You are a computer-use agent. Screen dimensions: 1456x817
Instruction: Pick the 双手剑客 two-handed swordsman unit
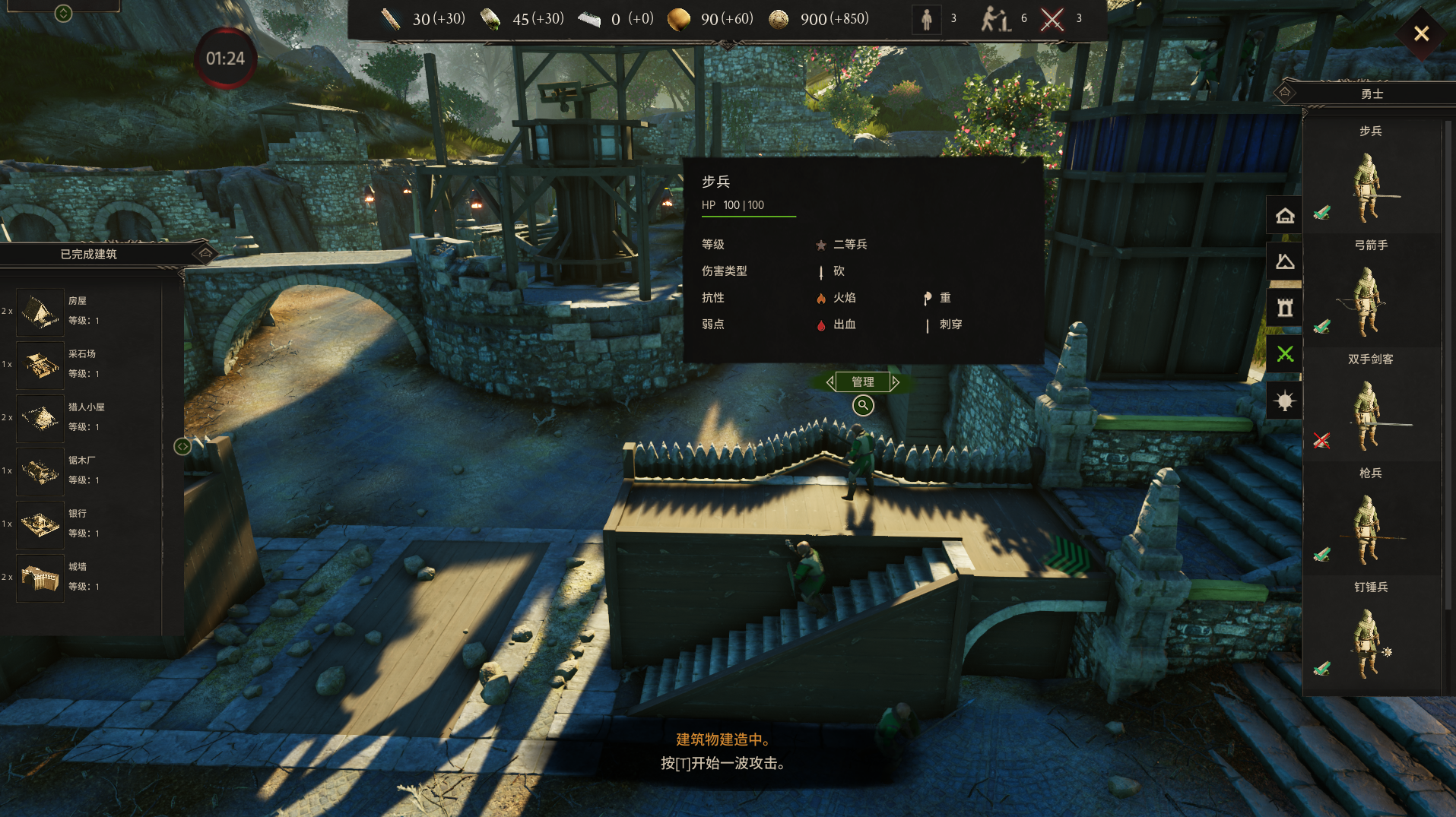[1369, 415]
